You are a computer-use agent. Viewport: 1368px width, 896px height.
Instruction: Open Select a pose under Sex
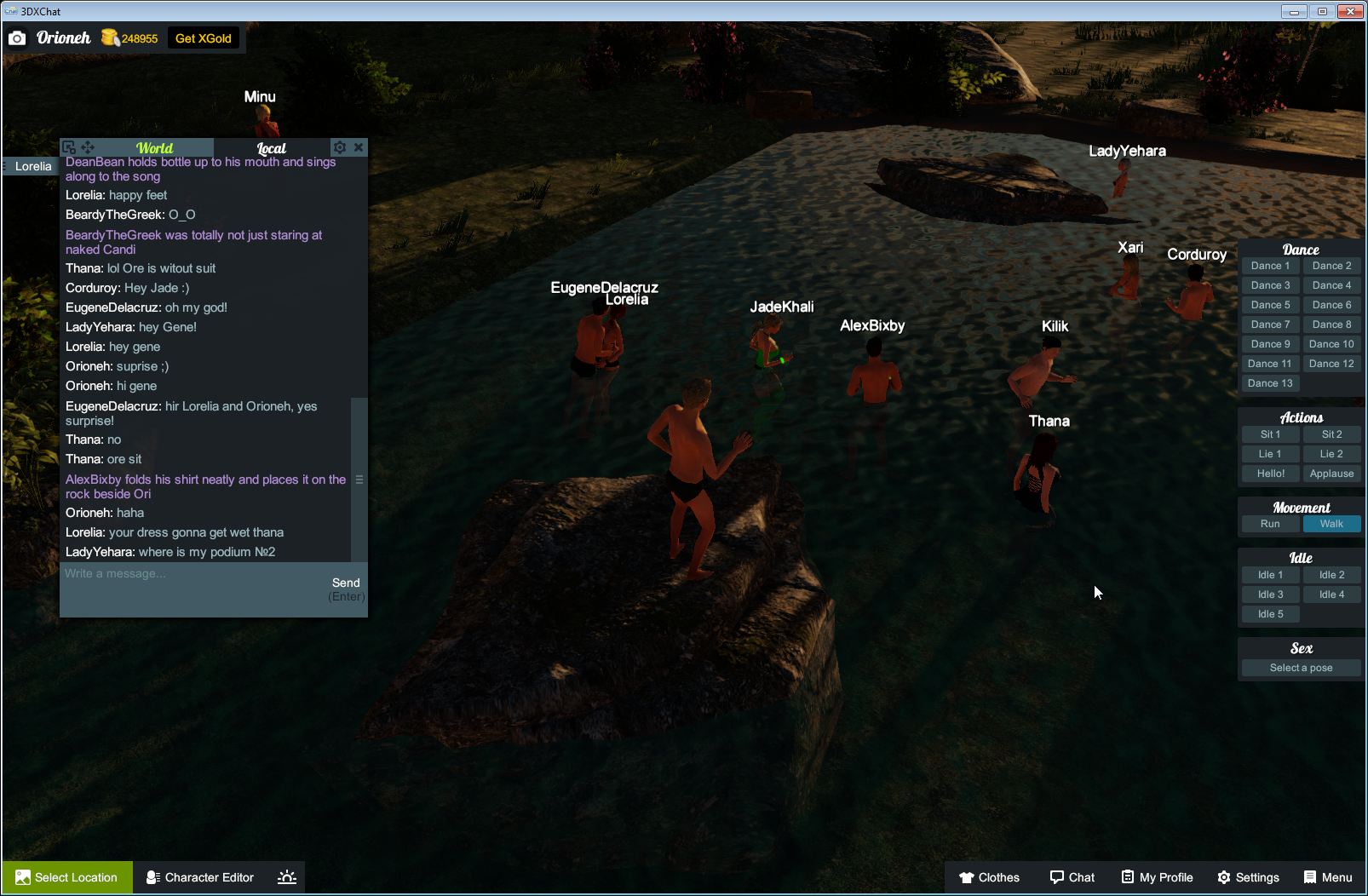click(x=1301, y=667)
